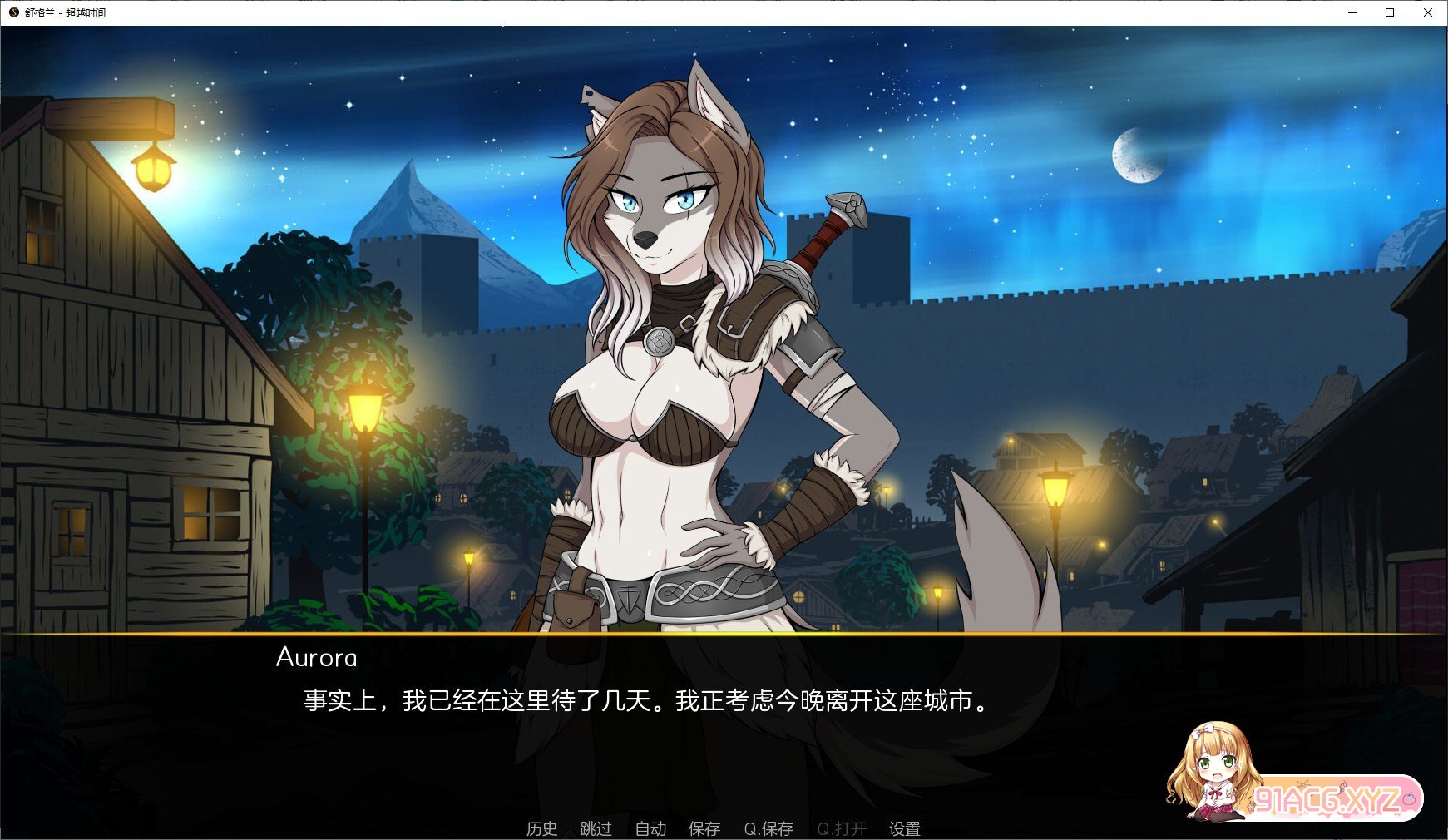Open dialogue history with 历史
This screenshot has height=840, width=1448.
click(542, 829)
